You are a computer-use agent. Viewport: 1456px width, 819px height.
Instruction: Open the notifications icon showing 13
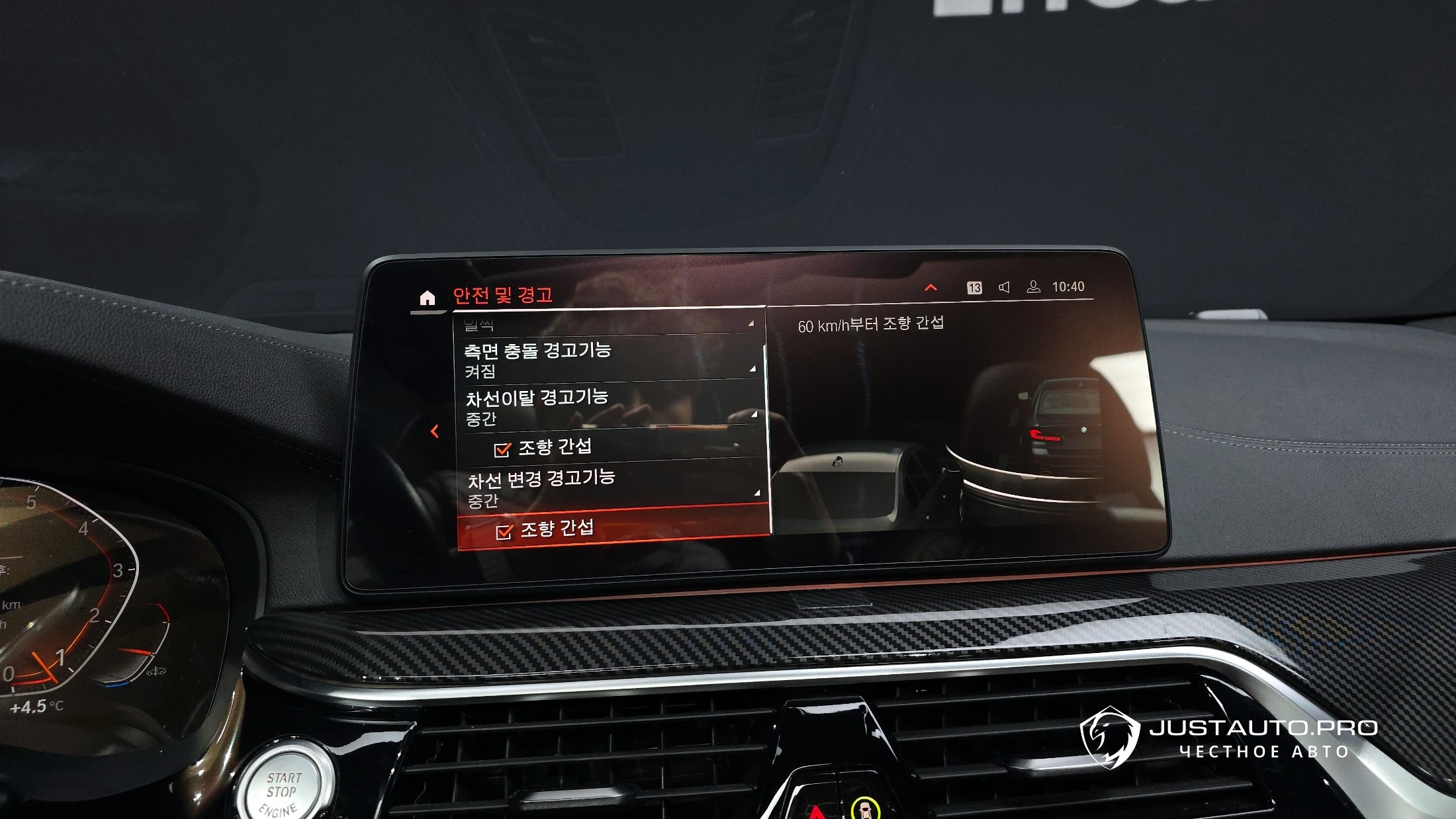(974, 288)
